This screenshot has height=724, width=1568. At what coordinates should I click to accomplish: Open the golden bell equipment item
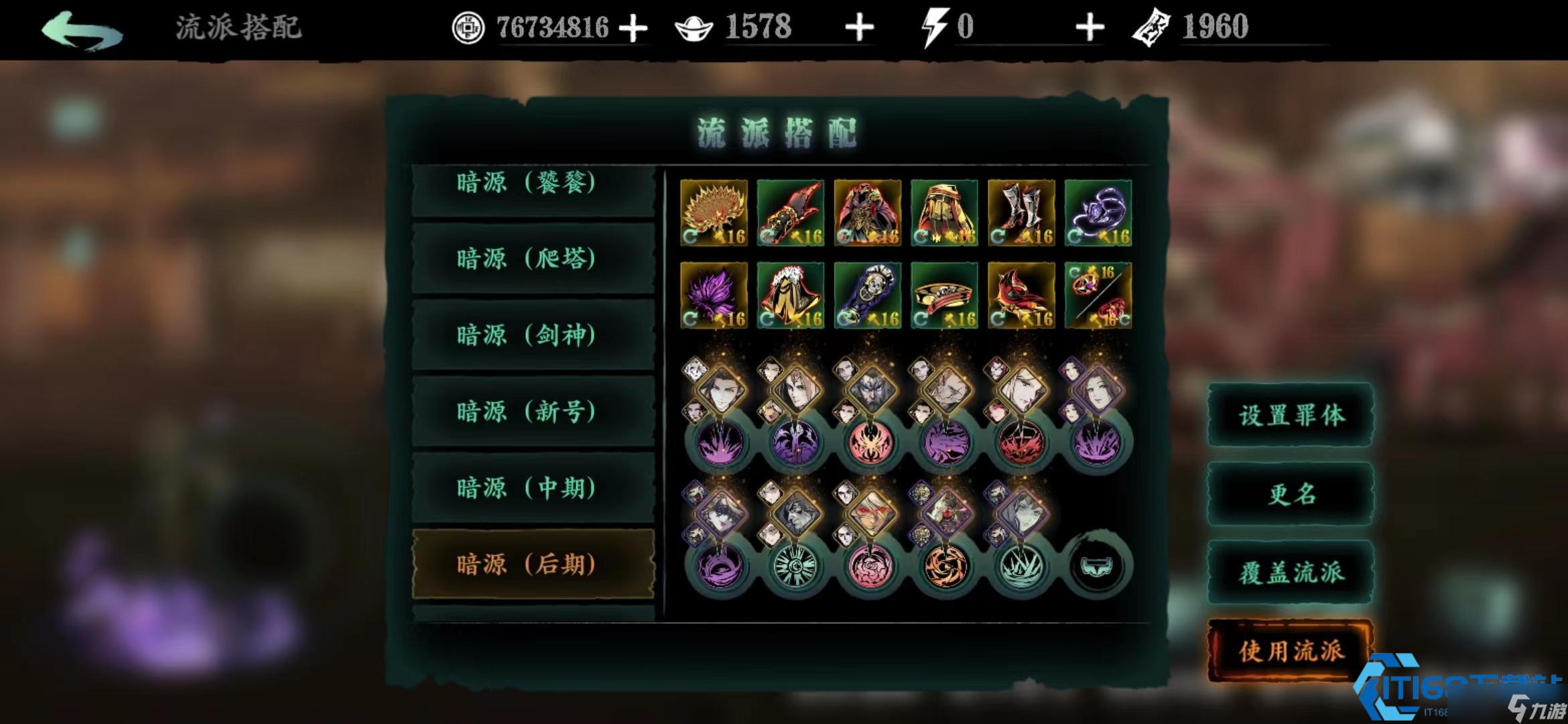point(791,295)
